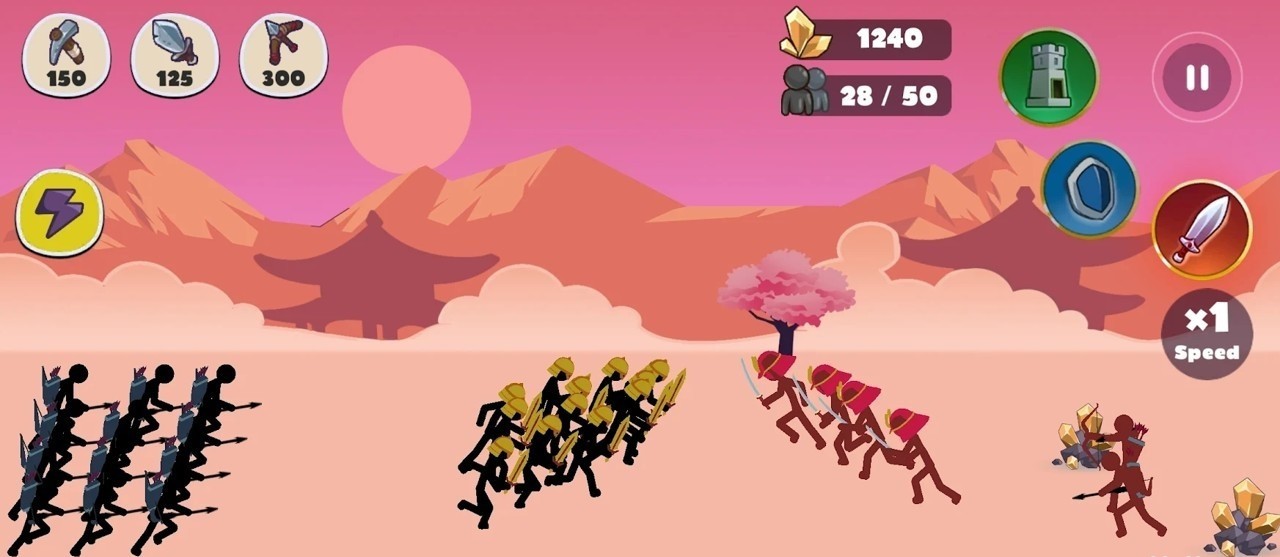Pause the game
This screenshot has width=1280, height=557.
[1197, 78]
